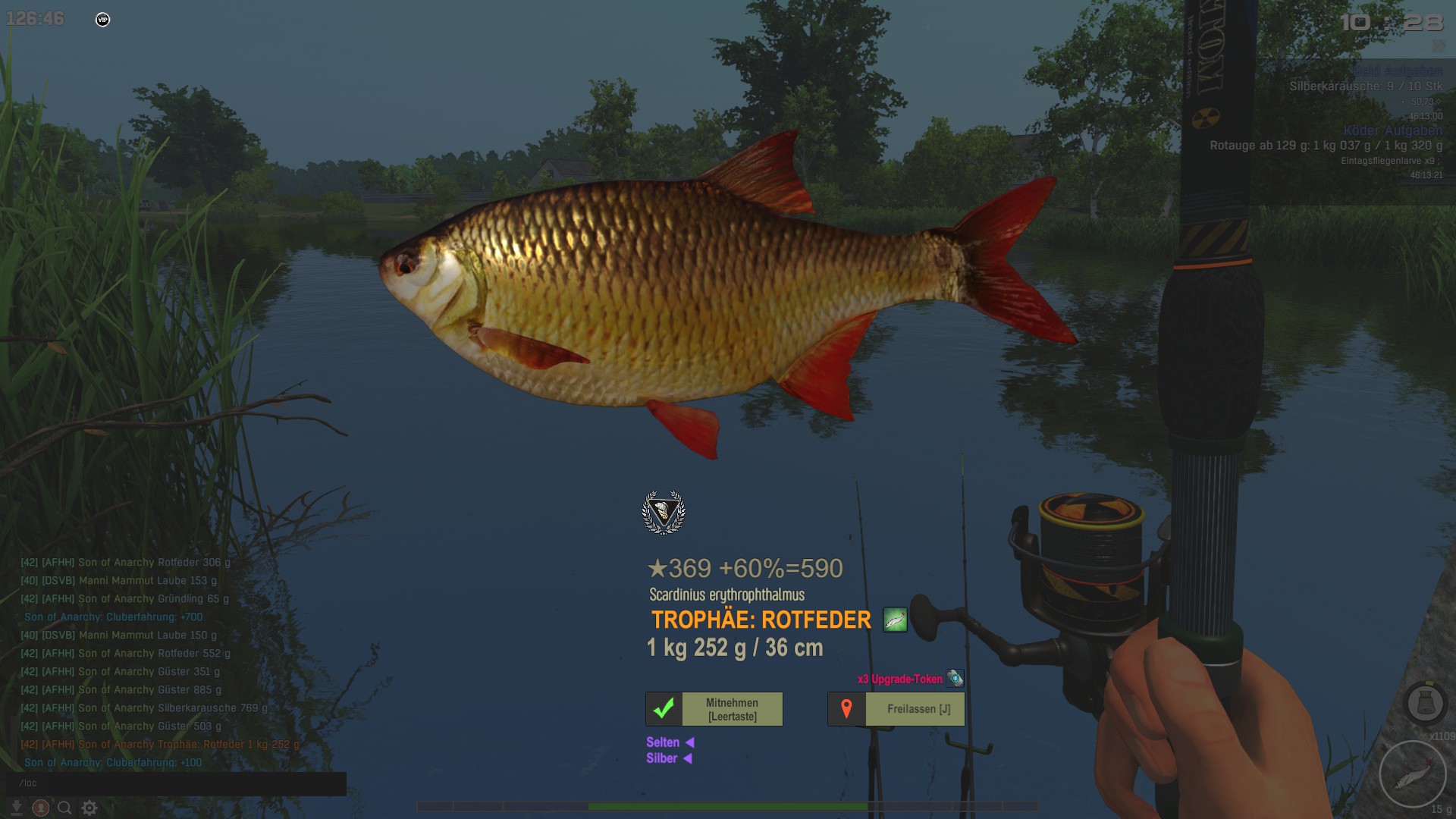Click the VIP badge icon
Image resolution: width=1456 pixels, height=819 pixels.
pyautogui.click(x=103, y=20)
